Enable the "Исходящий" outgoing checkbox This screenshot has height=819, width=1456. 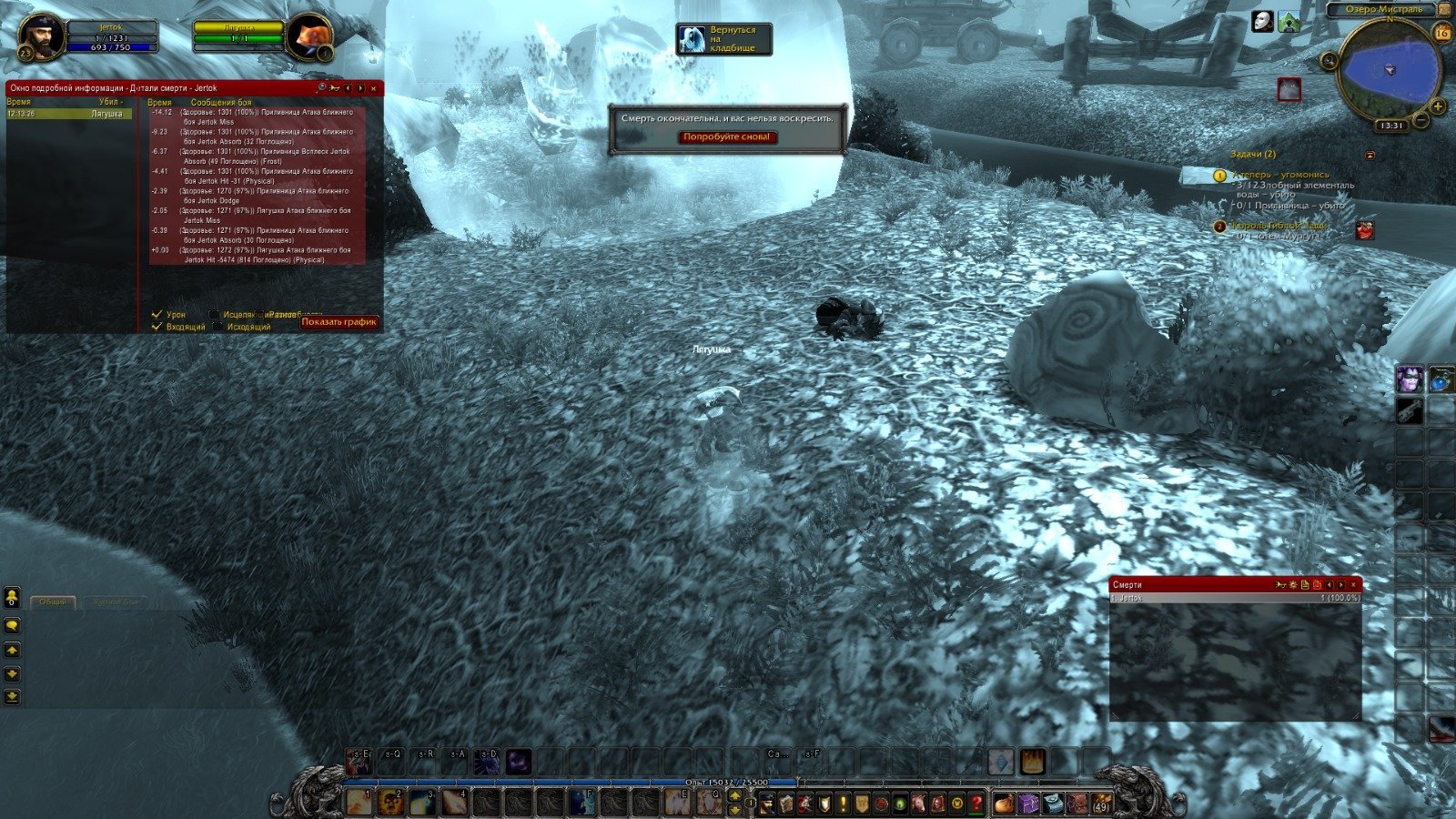(216, 327)
